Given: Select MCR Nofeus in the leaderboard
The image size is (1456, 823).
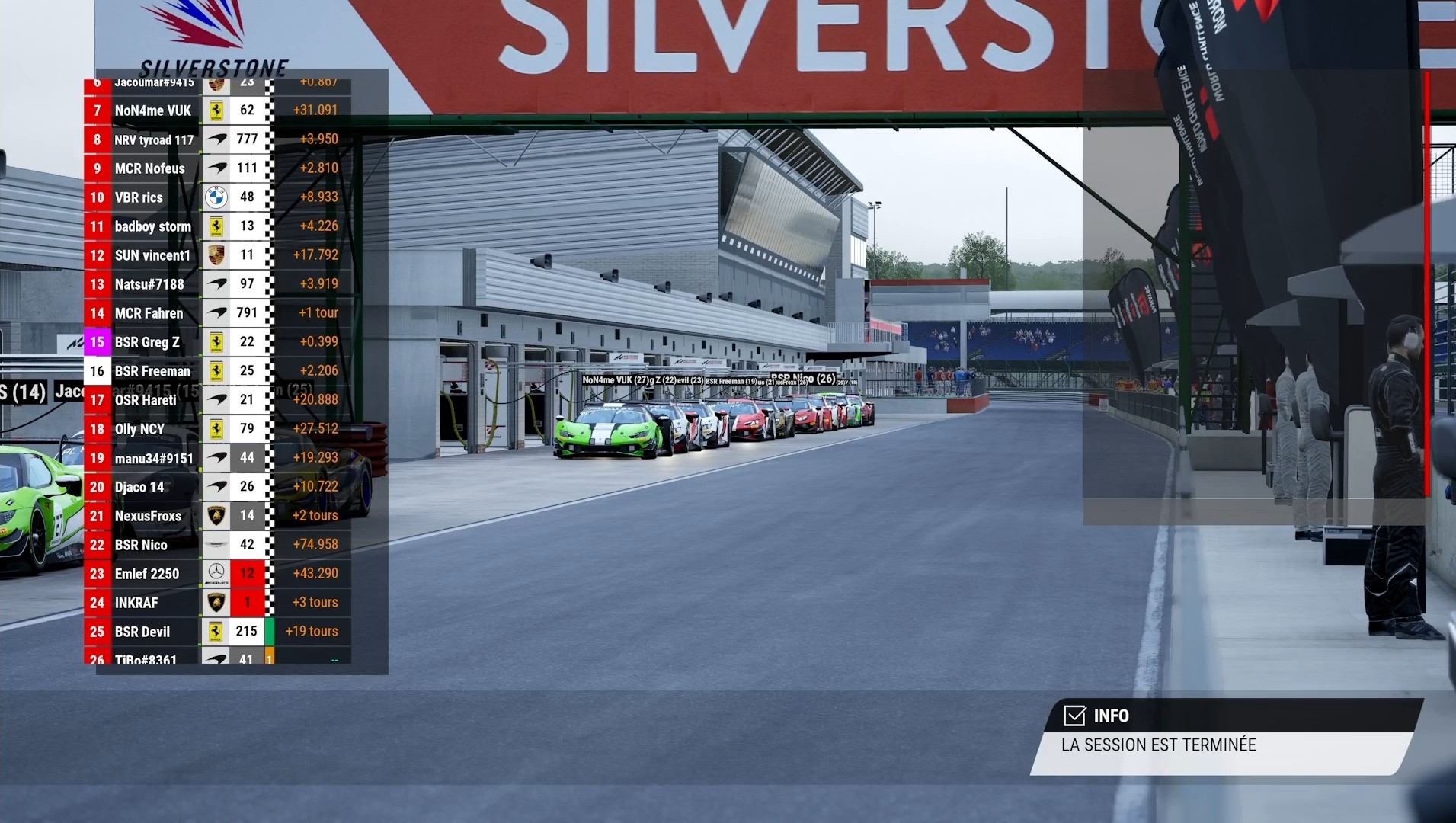Looking at the screenshot, I should pos(150,168).
